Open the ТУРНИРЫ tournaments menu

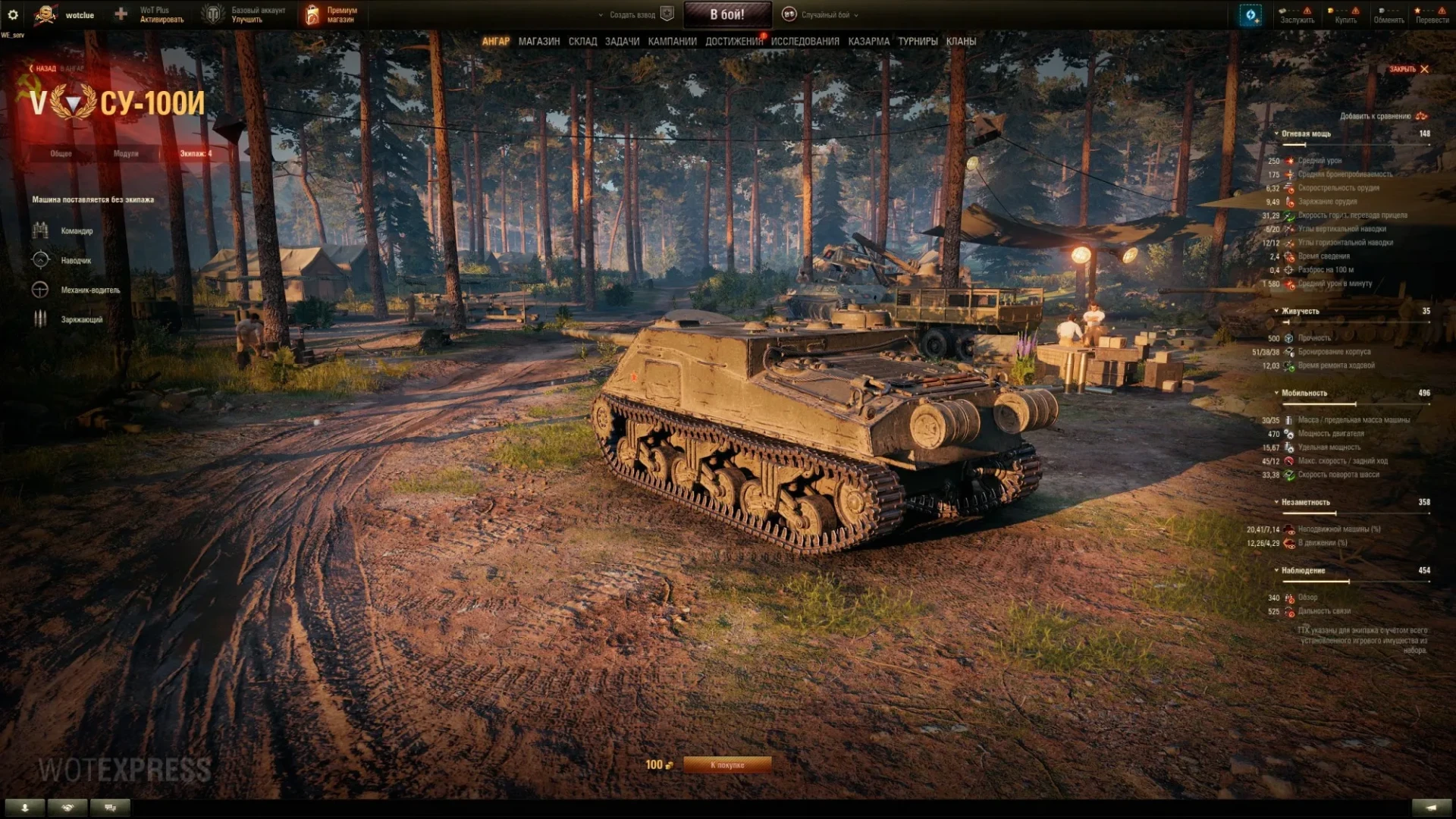click(x=918, y=42)
